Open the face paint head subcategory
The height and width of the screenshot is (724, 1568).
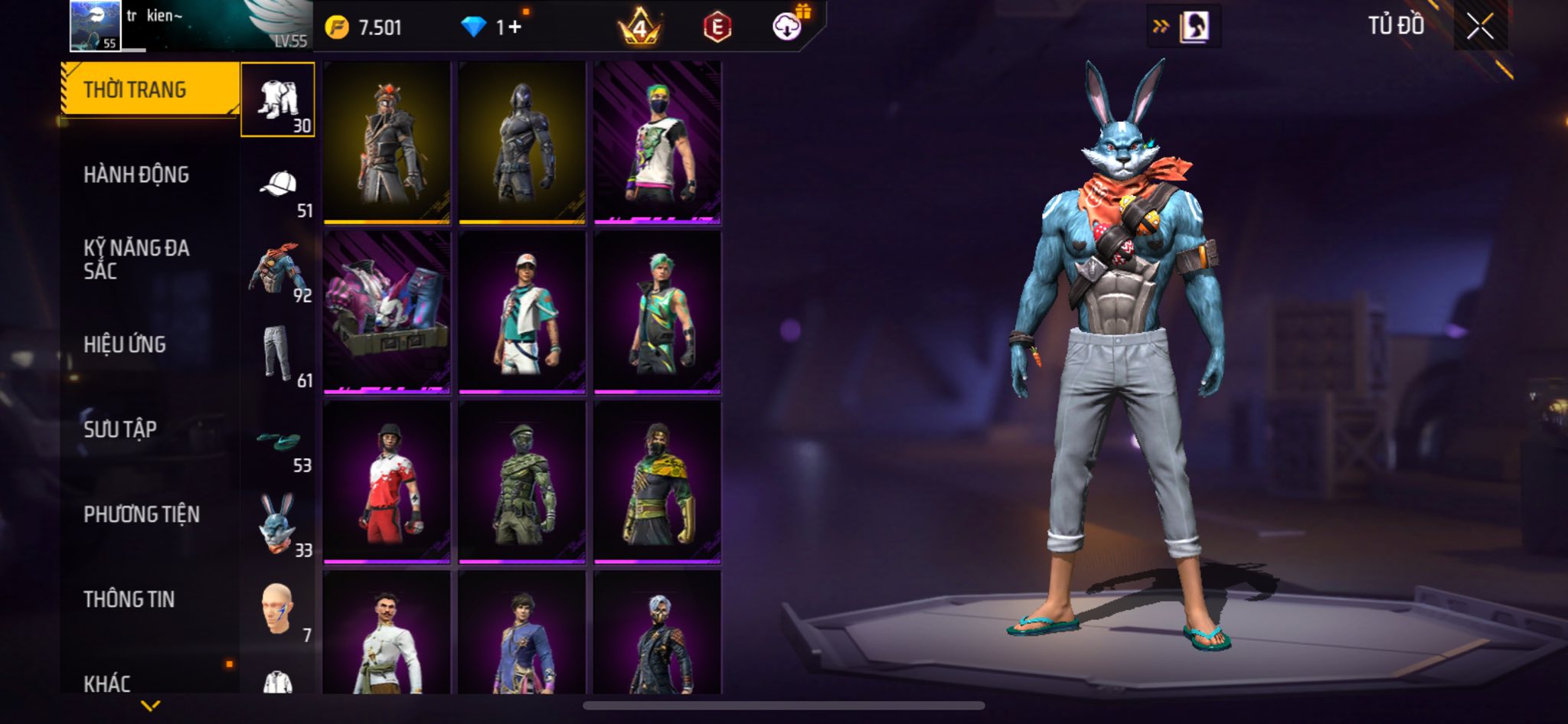point(279,609)
